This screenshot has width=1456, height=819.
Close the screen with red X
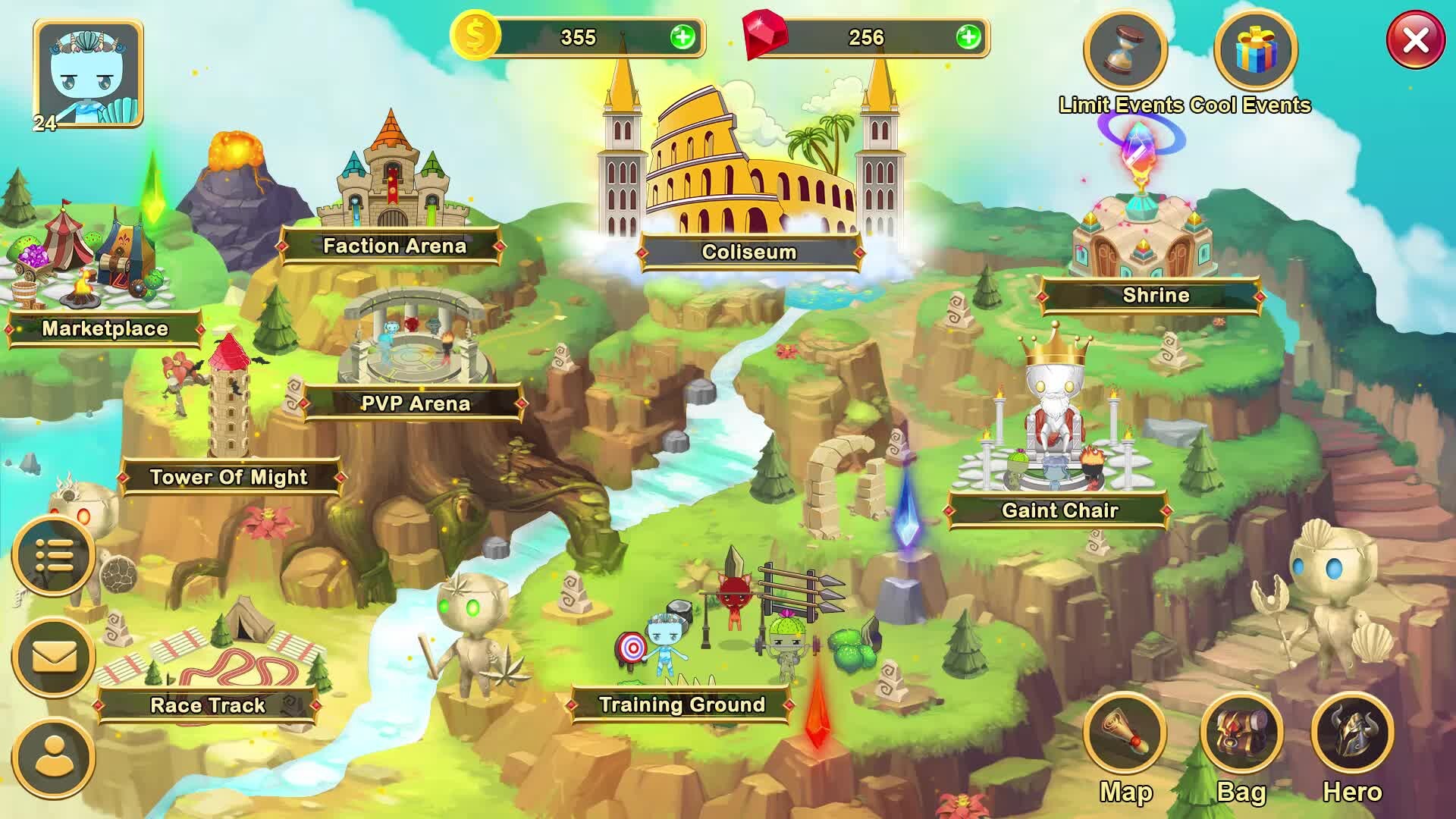coord(1415,40)
